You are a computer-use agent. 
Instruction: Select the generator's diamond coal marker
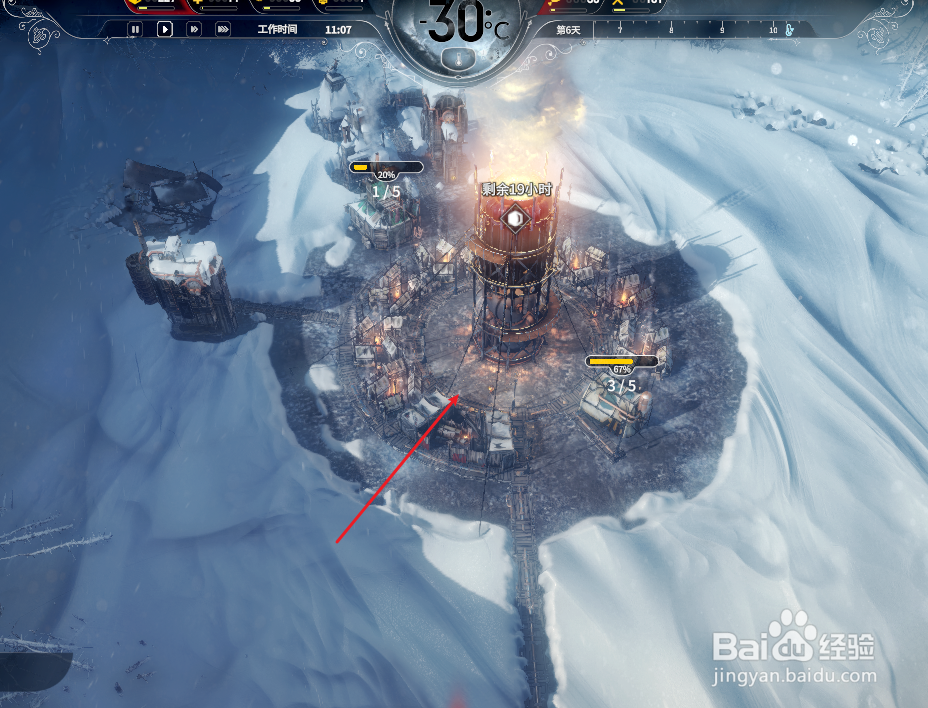(514, 217)
